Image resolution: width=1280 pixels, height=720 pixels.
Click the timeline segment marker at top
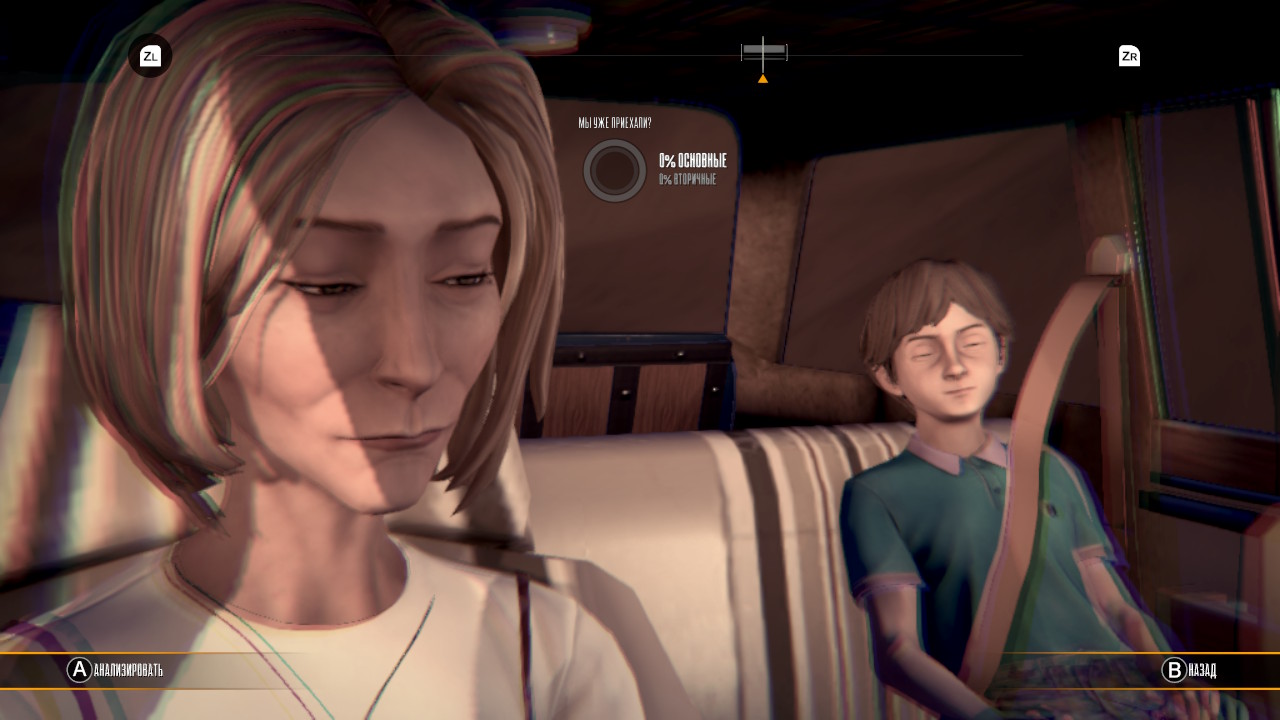click(x=764, y=51)
